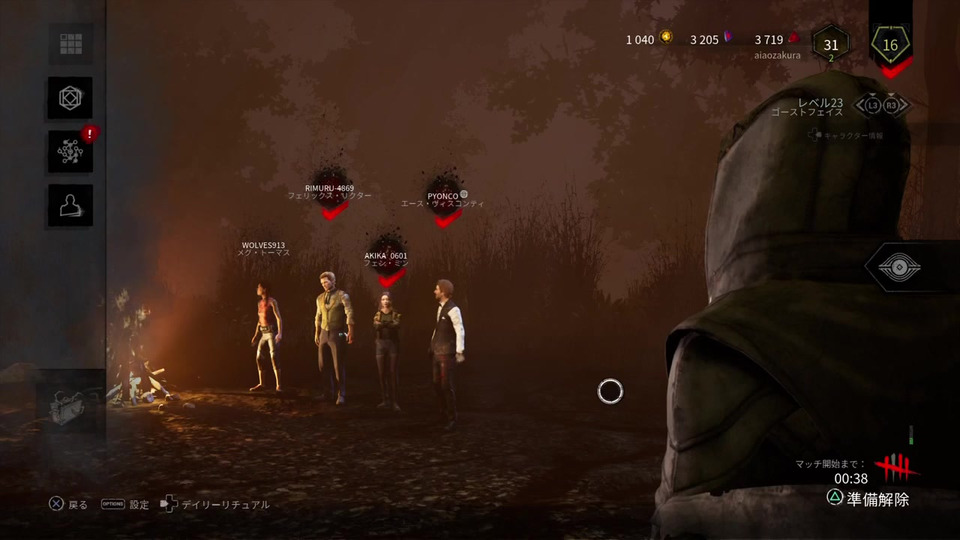Screen dimensions: 960x540
Task: Open the Bloodweb icon with red alert
Action: (x=70, y=151)
